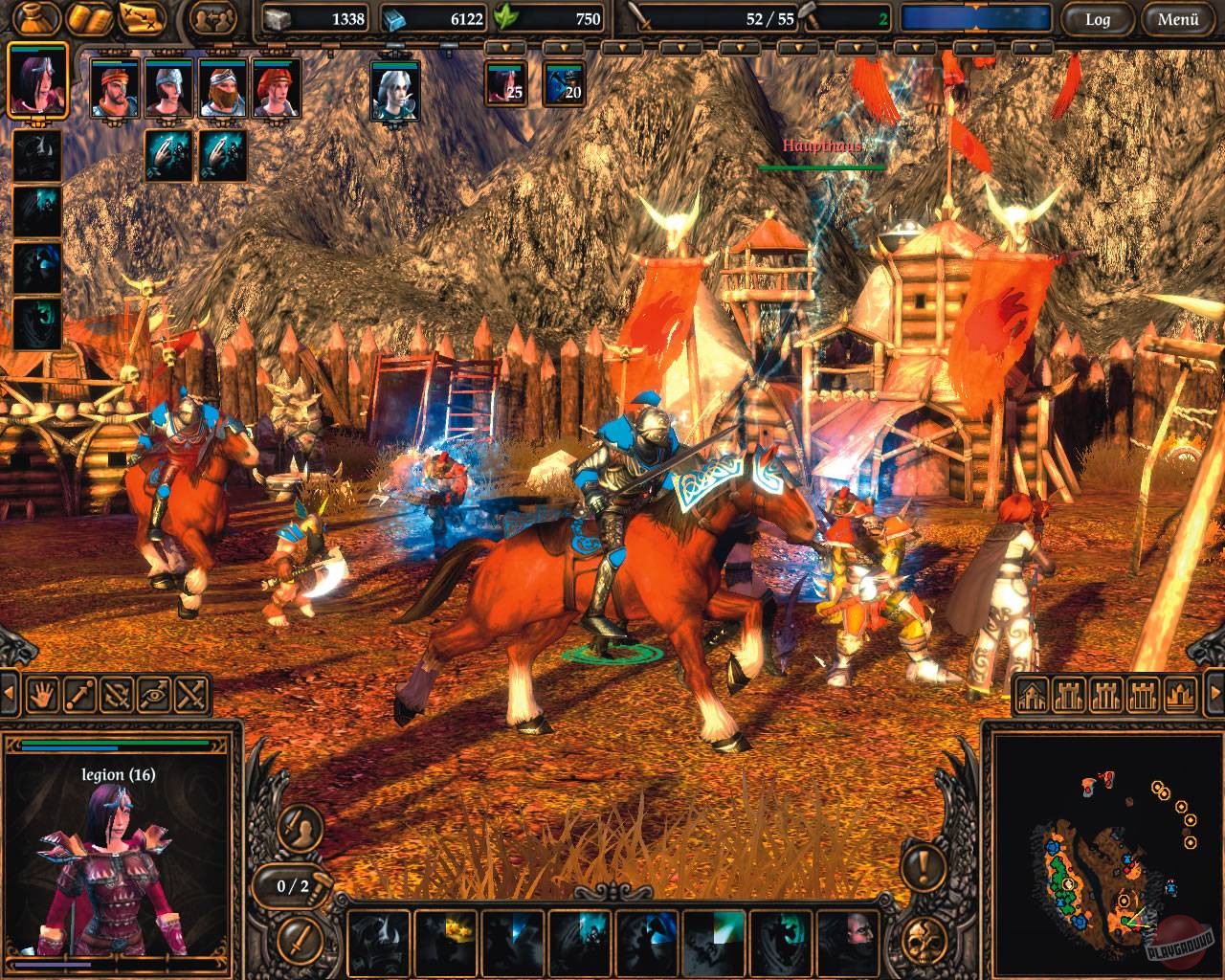This screenshot has height=980, width=1225.
Task: Click the exclamation alert button
Action: 923,869
